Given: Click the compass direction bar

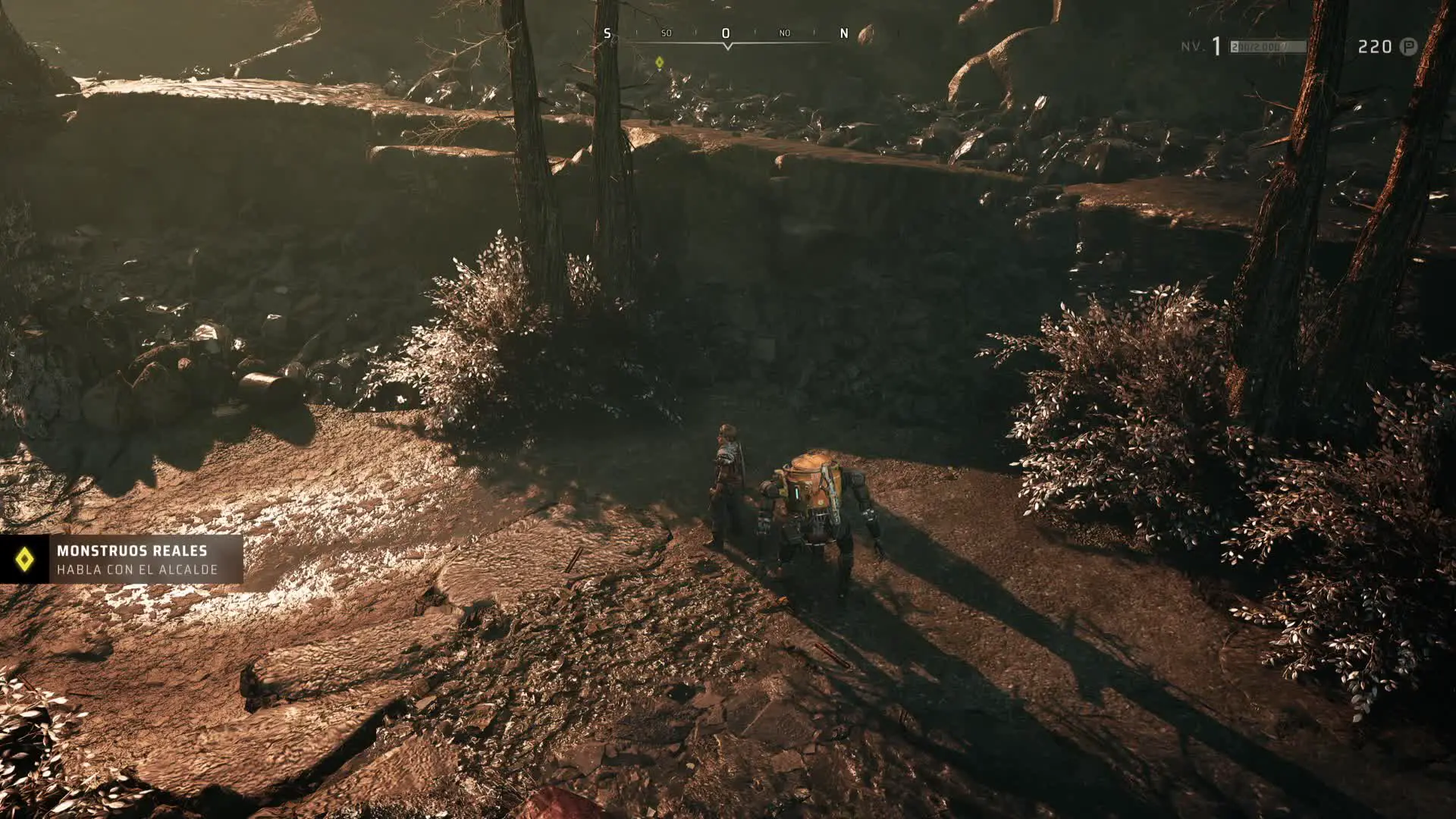Looking at the screenshot, I should point(726,35).
